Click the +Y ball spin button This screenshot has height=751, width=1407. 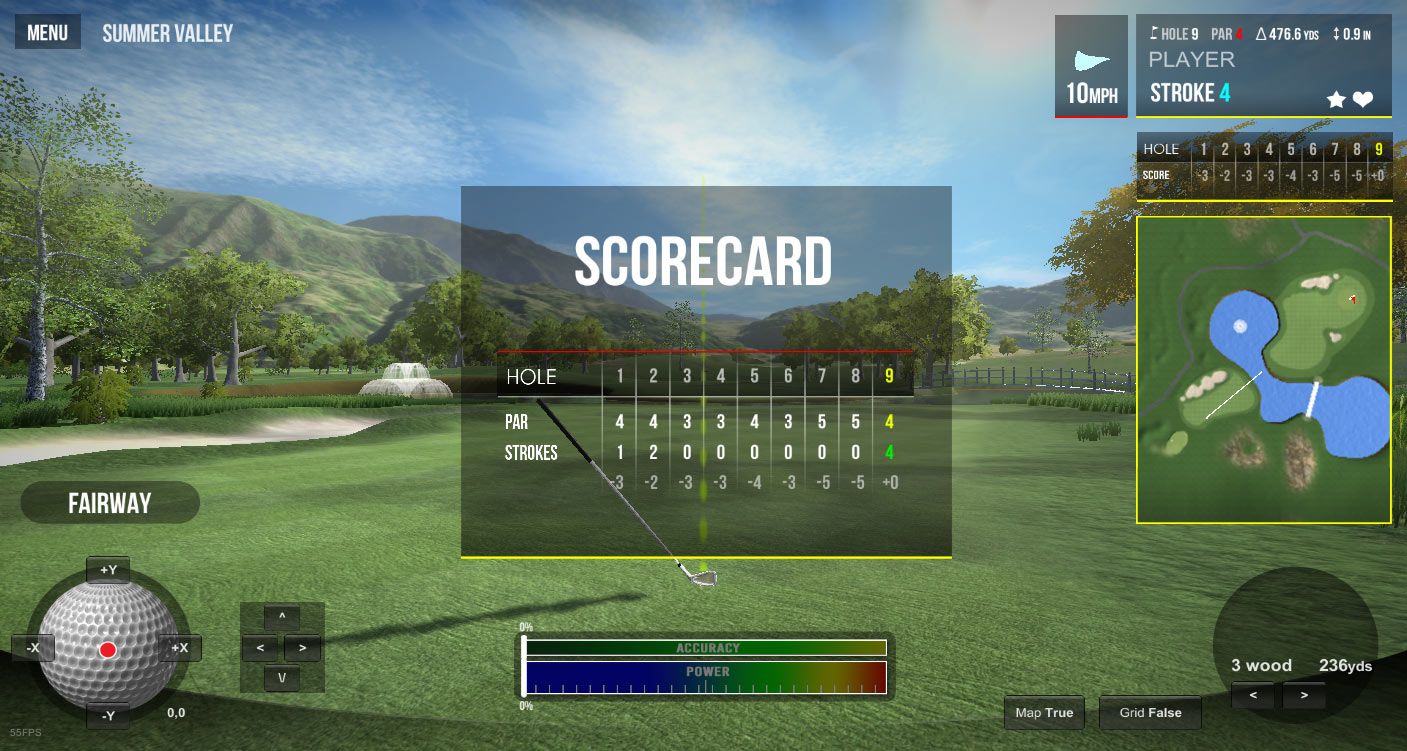click(108, 570)
